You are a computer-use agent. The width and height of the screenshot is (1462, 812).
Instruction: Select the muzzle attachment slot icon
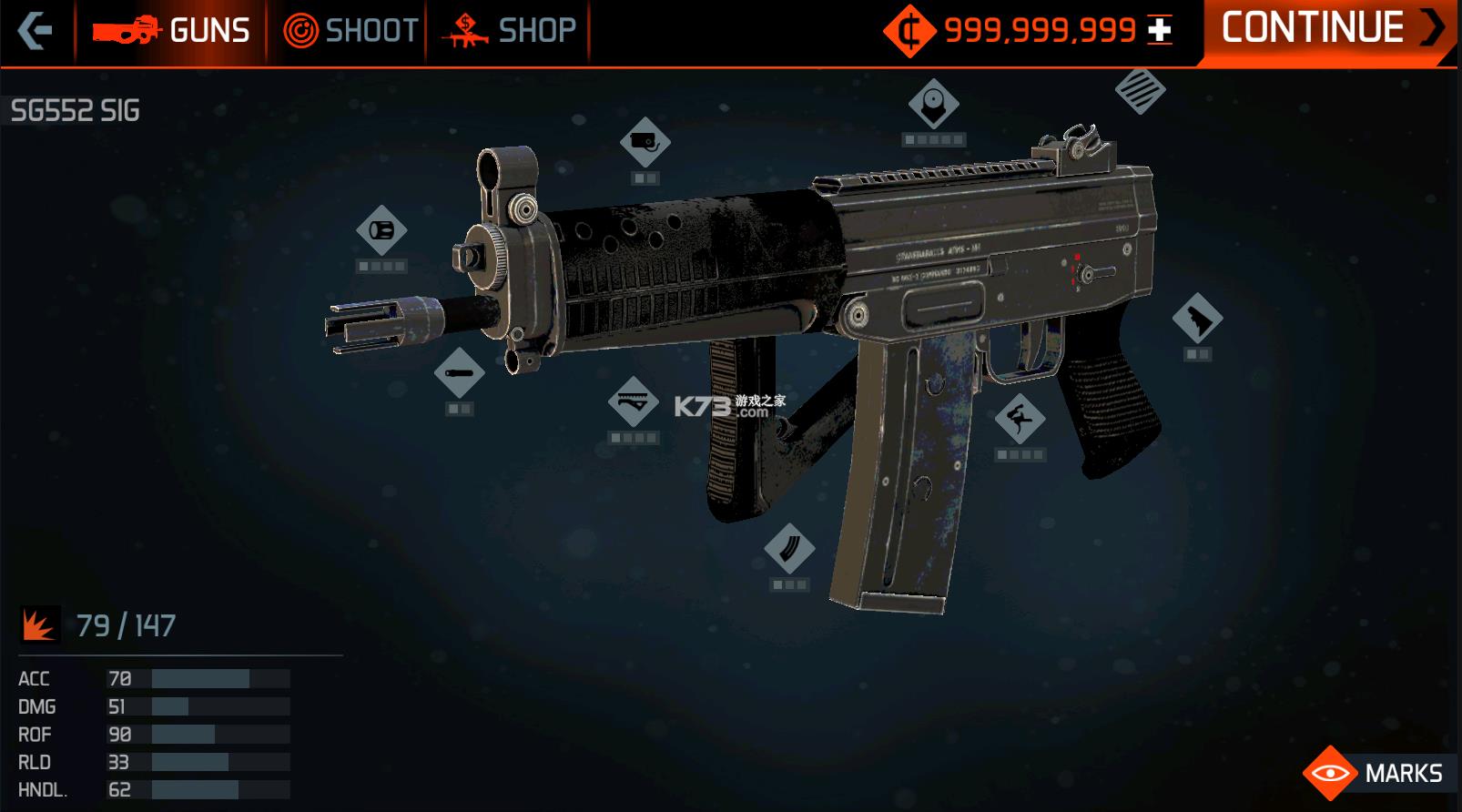(x=383, y=228)
